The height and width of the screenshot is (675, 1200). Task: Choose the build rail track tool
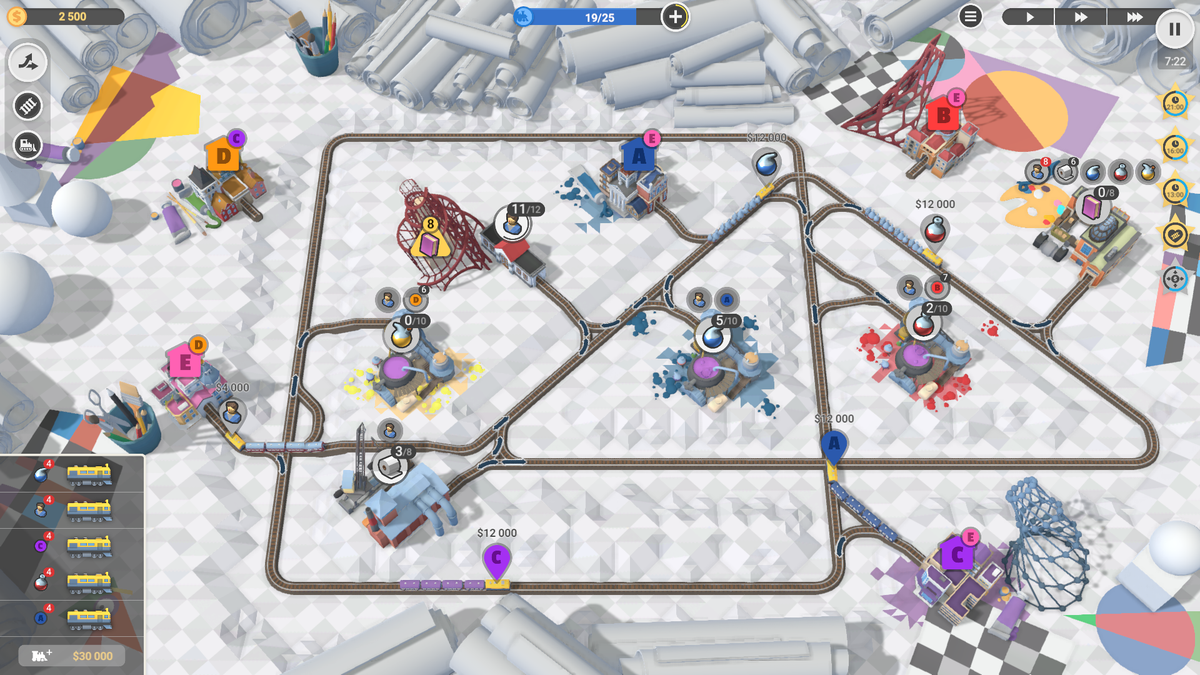click(28, 105)
